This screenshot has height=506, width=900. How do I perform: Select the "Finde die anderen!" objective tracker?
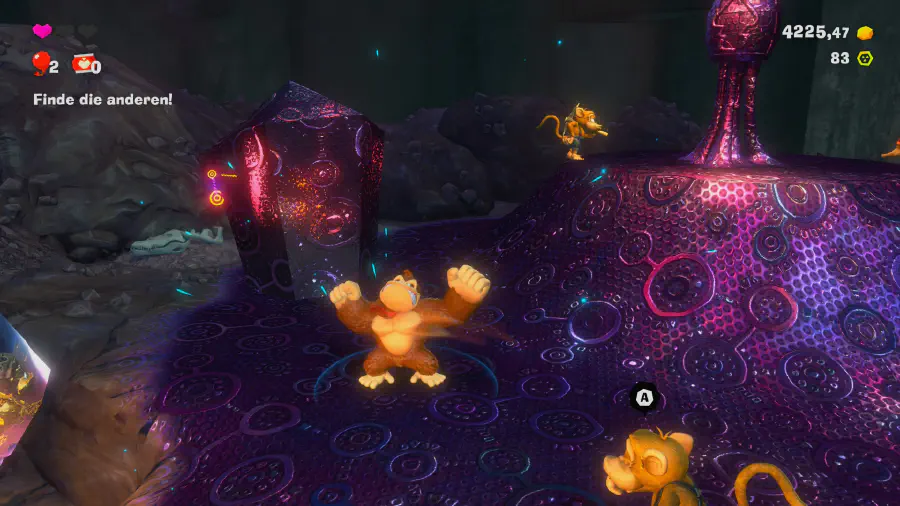[102, 99]
